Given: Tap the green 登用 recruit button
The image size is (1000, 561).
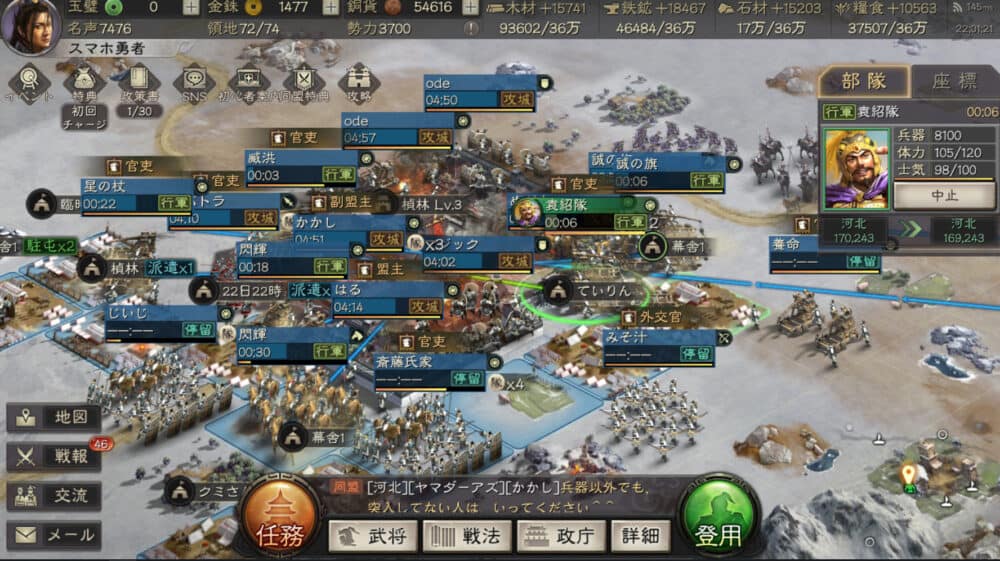Looking at the screenshot, I should click(x=718, y=520).
